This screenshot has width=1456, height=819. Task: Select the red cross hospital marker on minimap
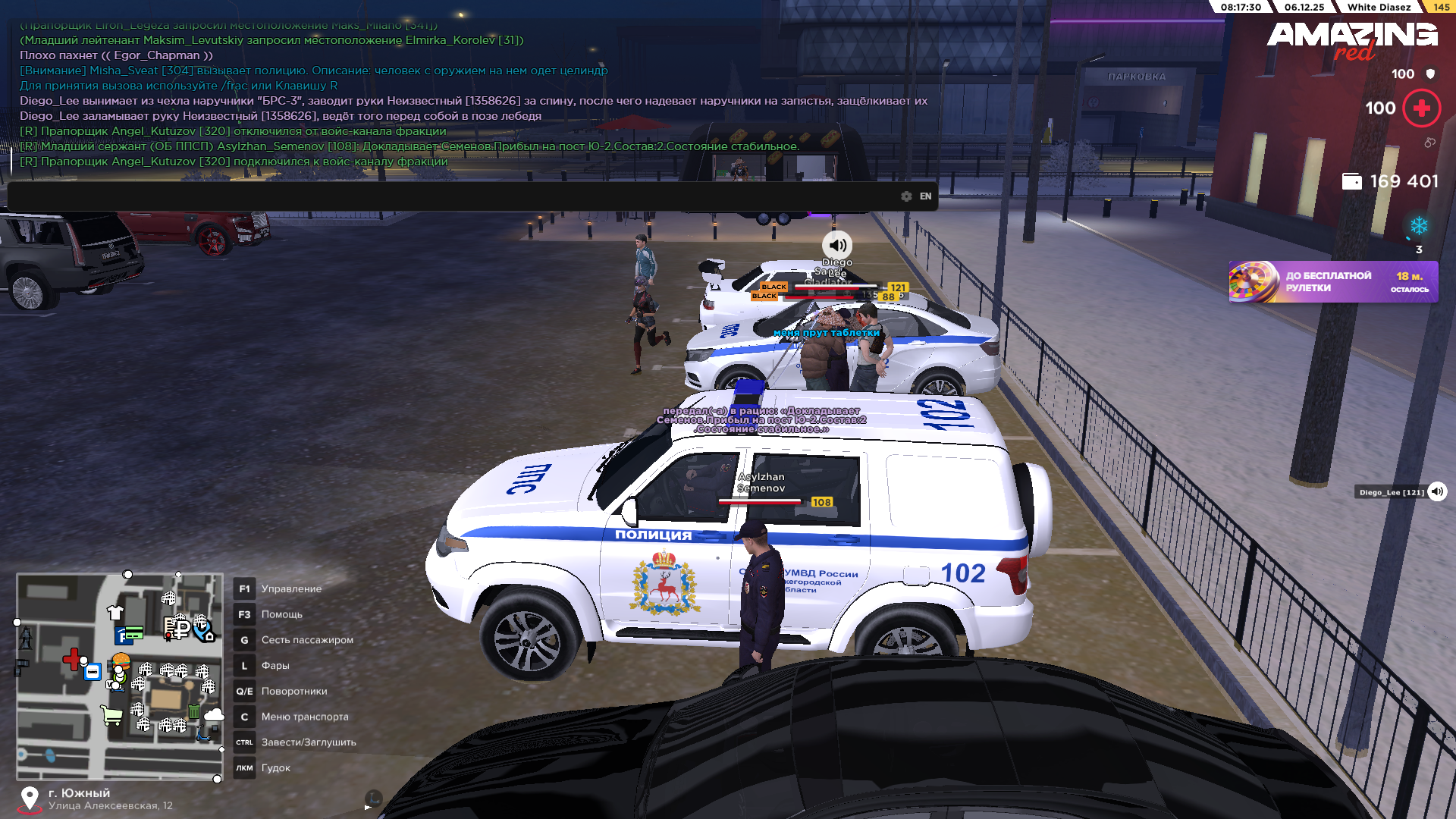tap(72, 659)
